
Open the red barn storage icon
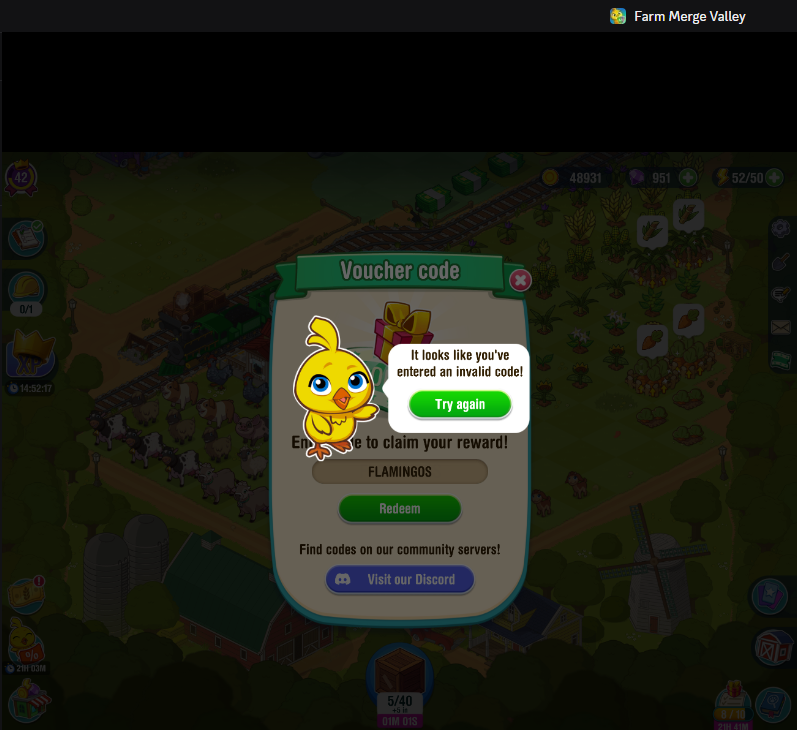click(773, 650)
